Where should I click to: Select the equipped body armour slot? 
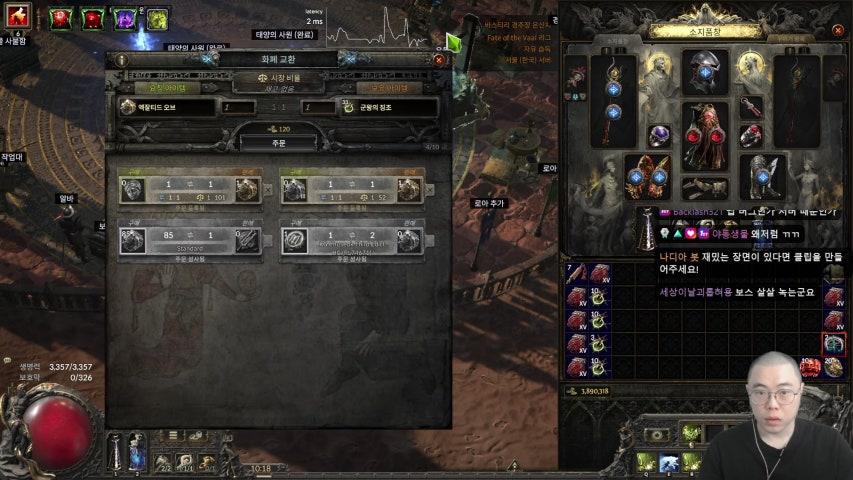tap(706, 135)
